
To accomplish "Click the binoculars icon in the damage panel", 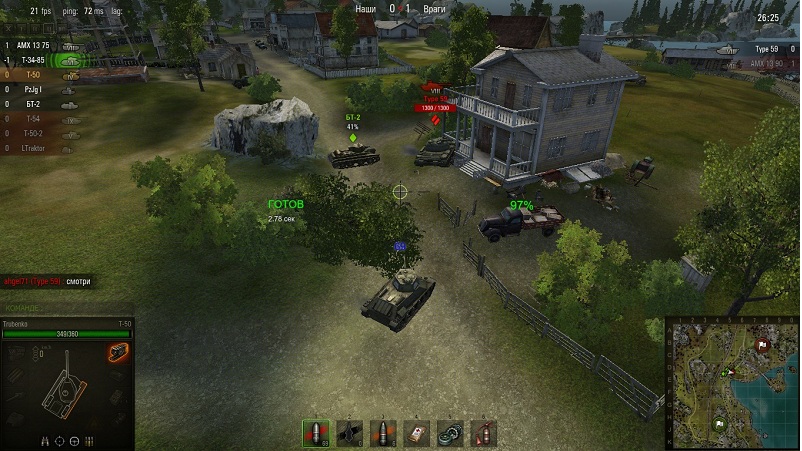I will pyautogui.click(x=45, y=440).
